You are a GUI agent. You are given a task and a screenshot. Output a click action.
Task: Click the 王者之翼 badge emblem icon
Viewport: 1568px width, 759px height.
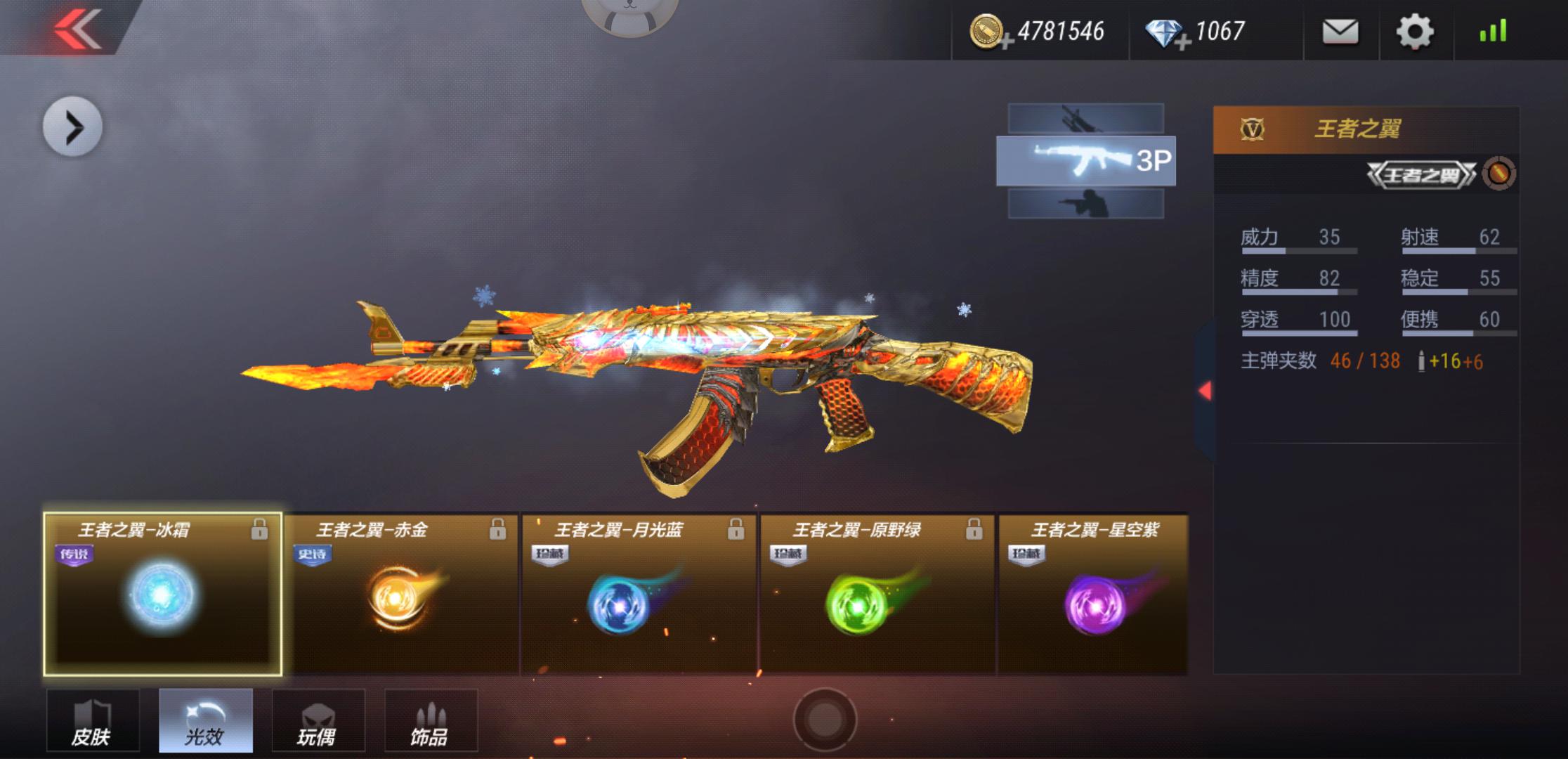(1499, 174)
